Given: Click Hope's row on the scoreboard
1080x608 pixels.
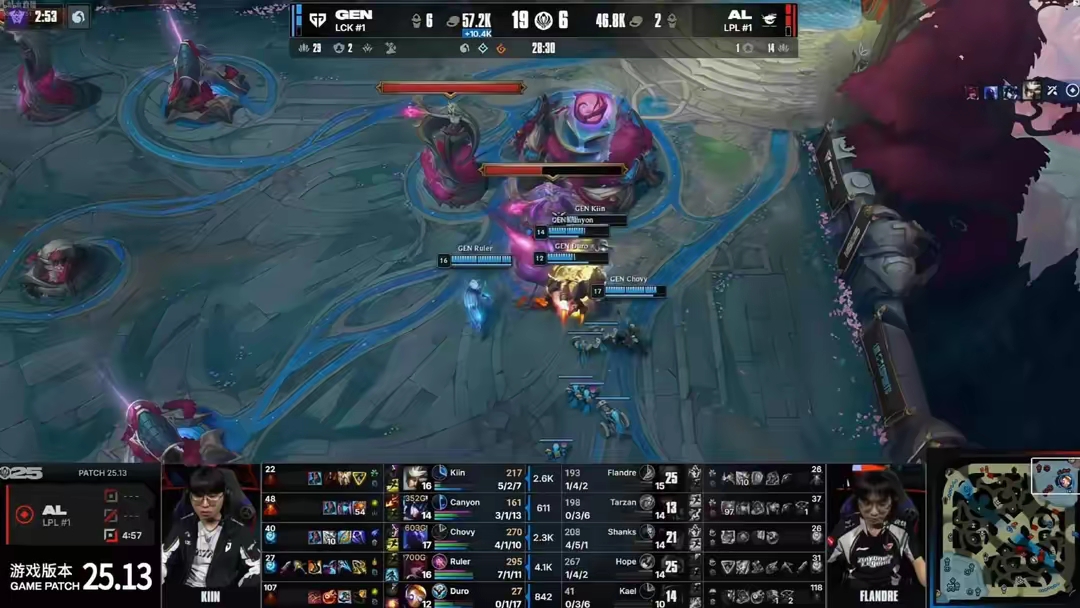Looking at the screenshot, I should [622, 566].
